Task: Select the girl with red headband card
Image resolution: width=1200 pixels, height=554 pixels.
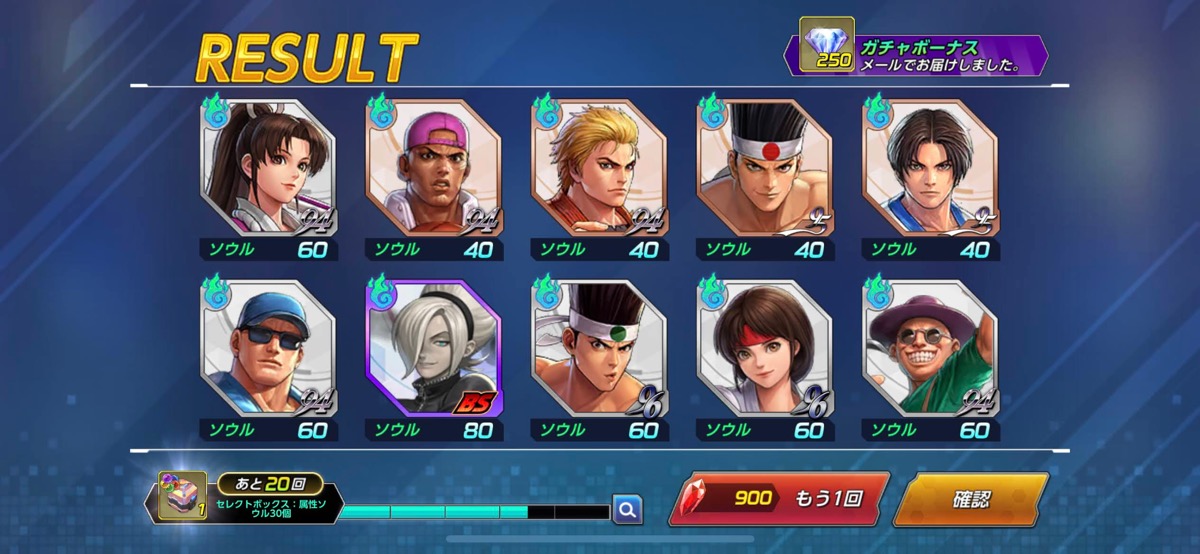Action: [x=766, y=348]
